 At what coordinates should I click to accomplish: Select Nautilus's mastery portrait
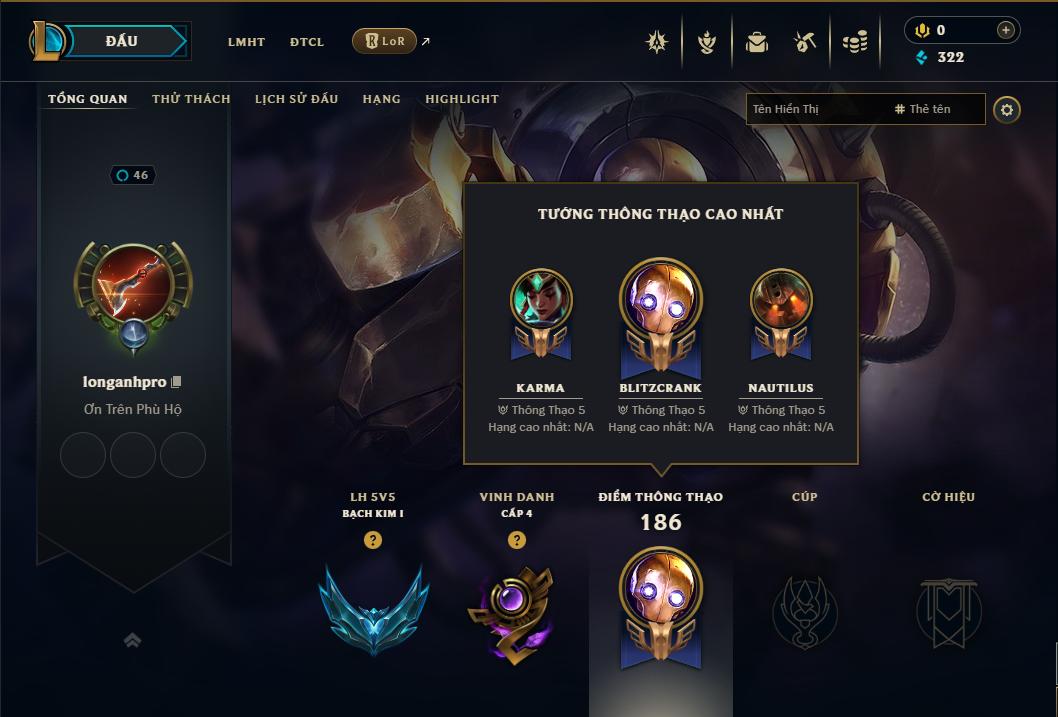click(781, 300)
